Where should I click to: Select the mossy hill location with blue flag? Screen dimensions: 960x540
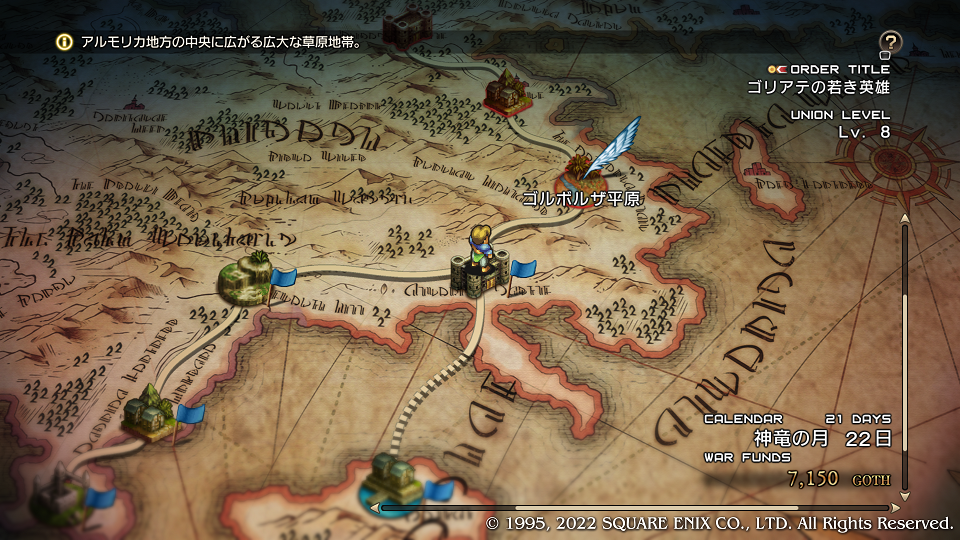tap(246, 279)
